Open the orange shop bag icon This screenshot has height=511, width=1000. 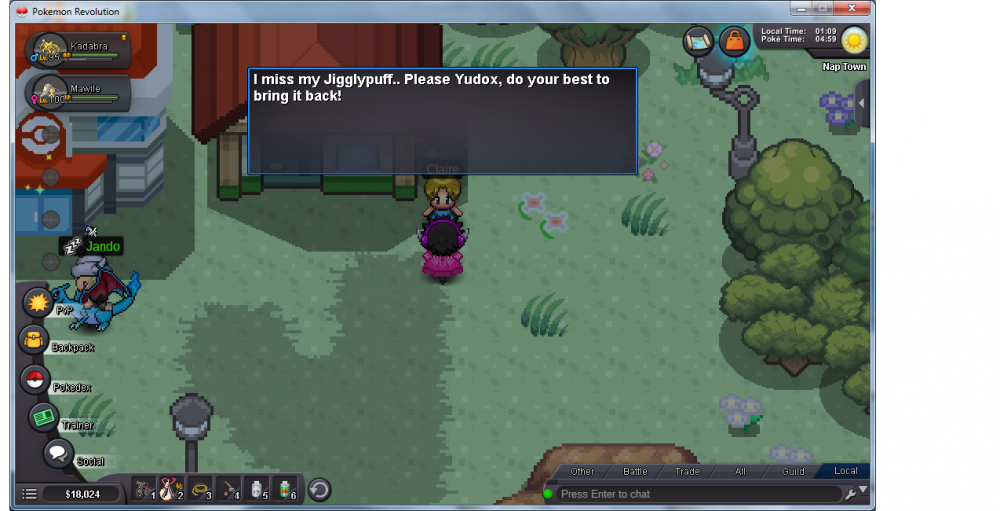tap(734, 41)
